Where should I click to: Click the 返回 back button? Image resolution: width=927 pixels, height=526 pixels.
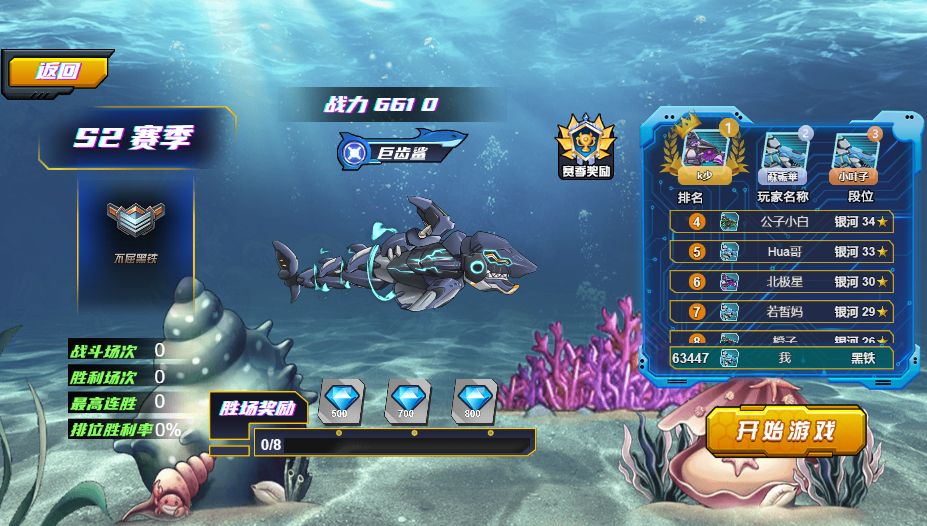click(57, 72)
